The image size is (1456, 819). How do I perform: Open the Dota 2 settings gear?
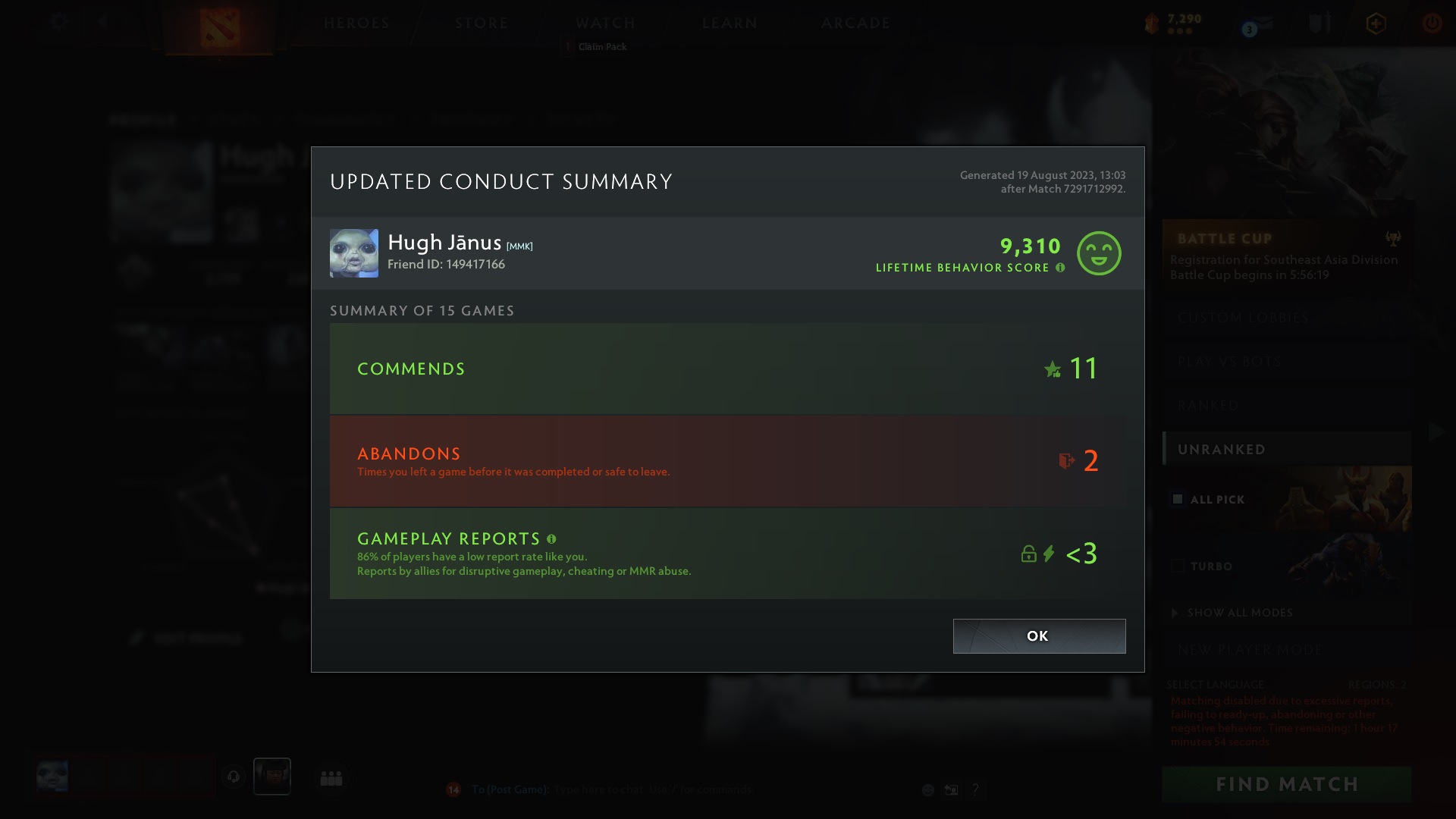(x=58, y=22)
